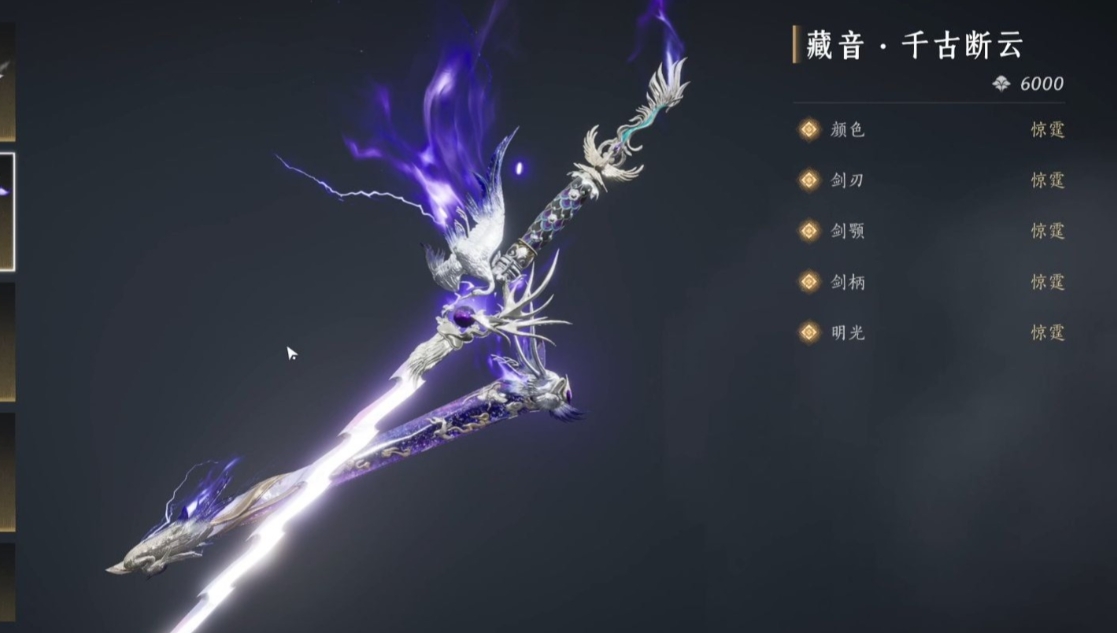This screenshot has width=1117, height=633.
Task: Choose the 剑颚 sword guard option
Action: [x=930, y=232]
